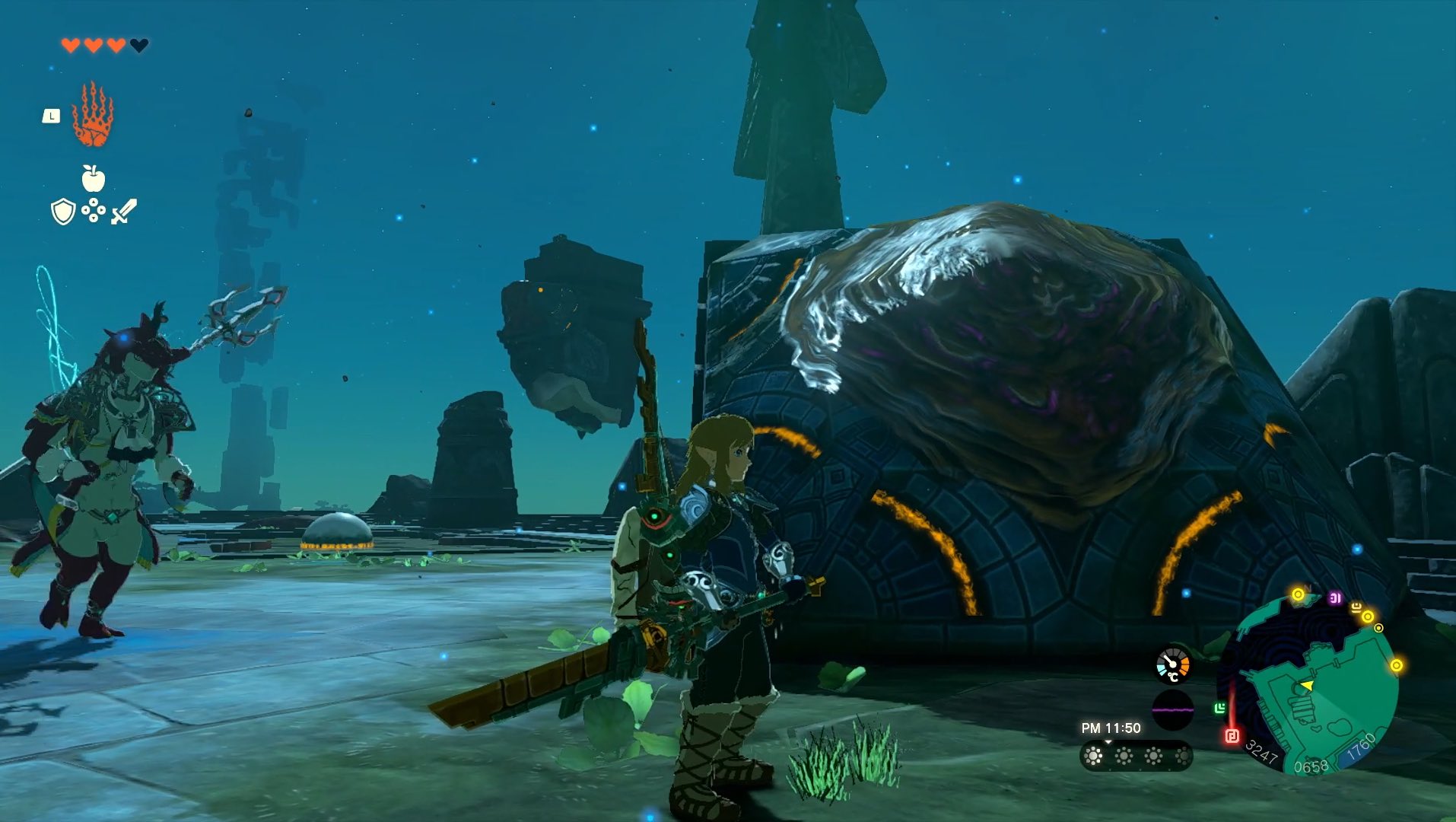Activate the orange Ultrahand ability icon
The height and width of the screenshot is (822, 1456).
pos(93,115)
